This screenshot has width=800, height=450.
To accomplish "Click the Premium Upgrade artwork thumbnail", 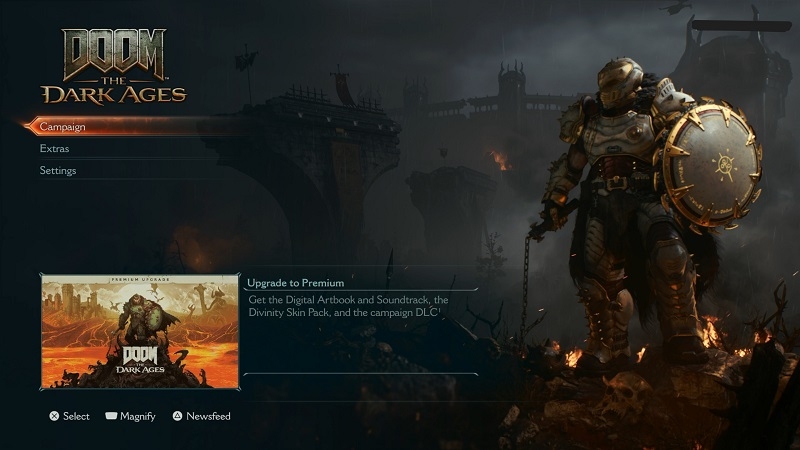I will tap(140, 332).
